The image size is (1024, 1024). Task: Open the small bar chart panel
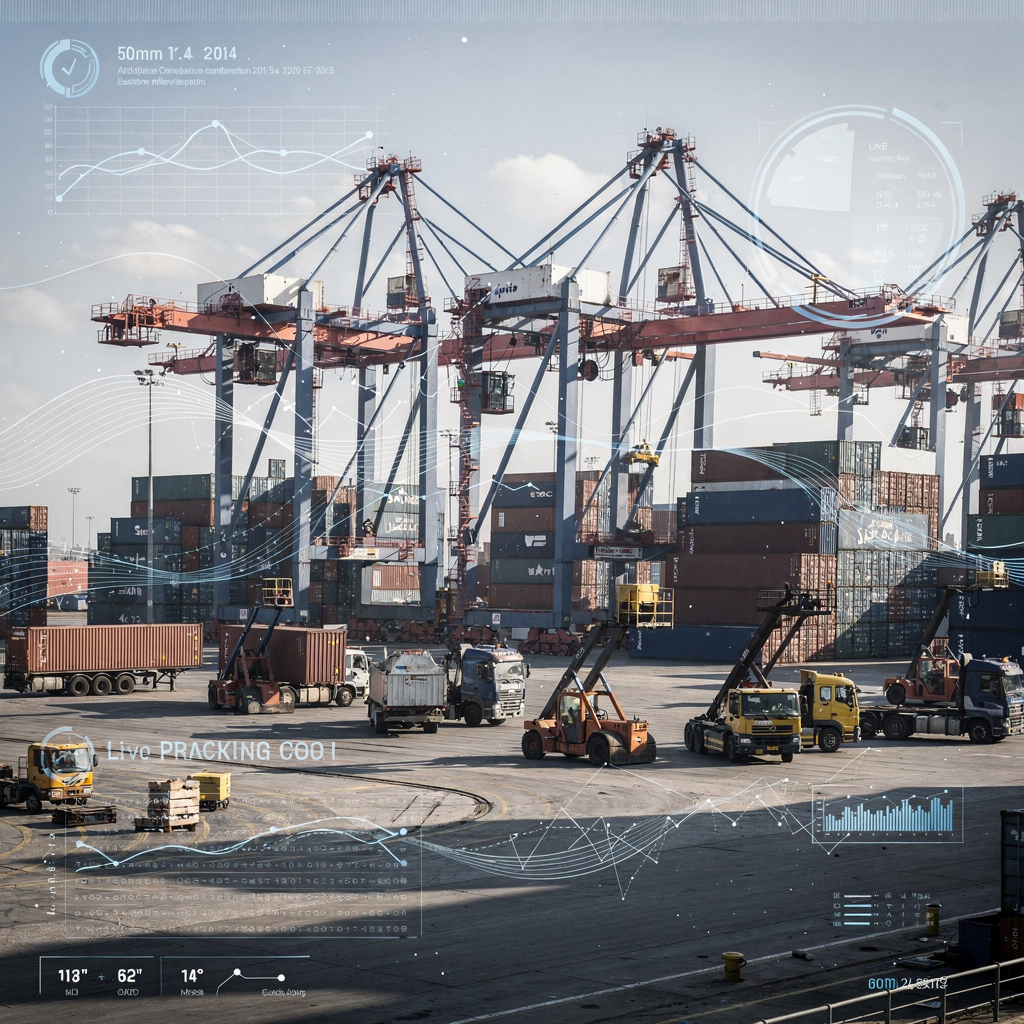tap(887, 815)
